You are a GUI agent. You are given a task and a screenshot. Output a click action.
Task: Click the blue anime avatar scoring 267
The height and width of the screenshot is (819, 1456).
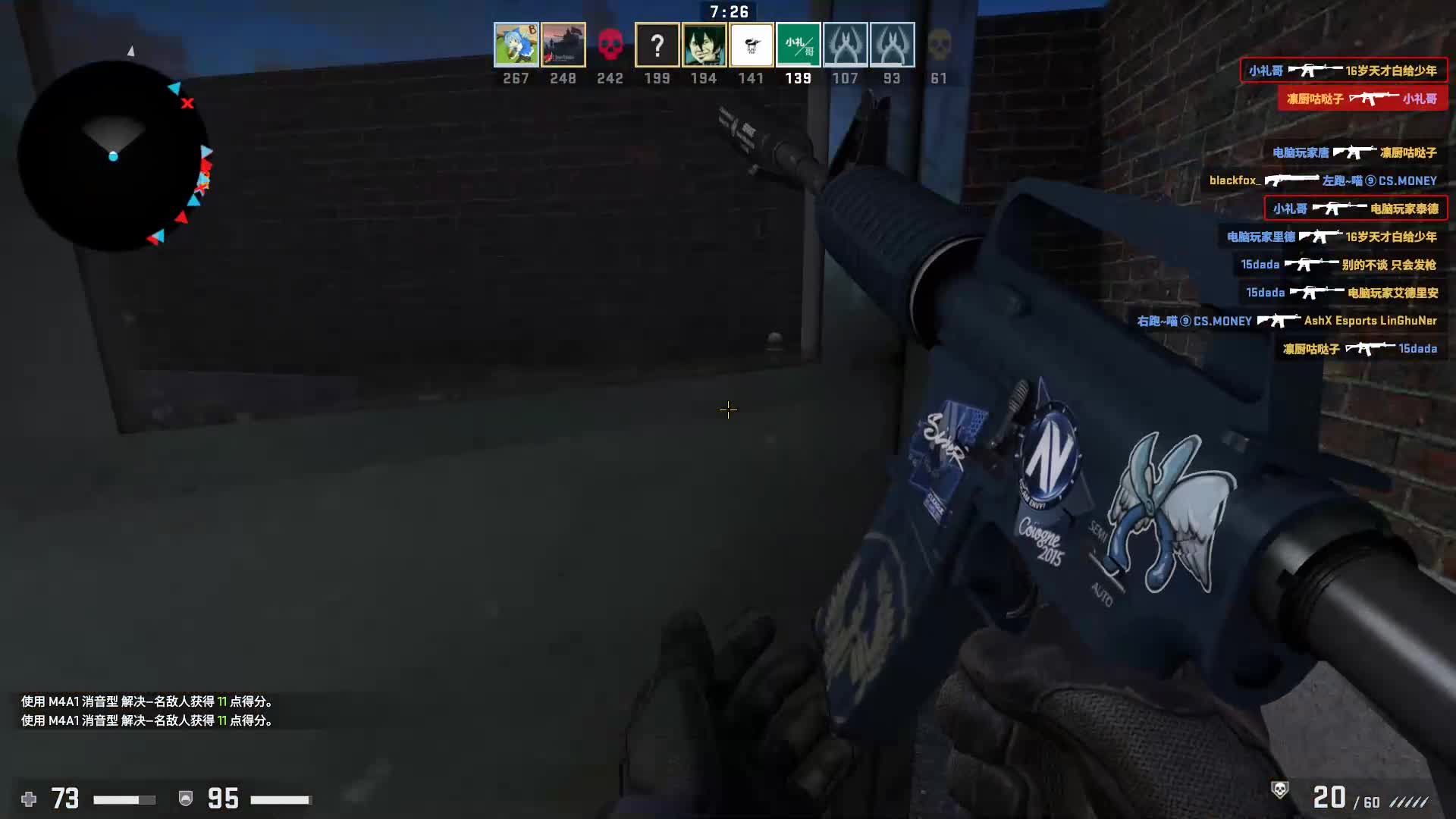pos(516,45)
